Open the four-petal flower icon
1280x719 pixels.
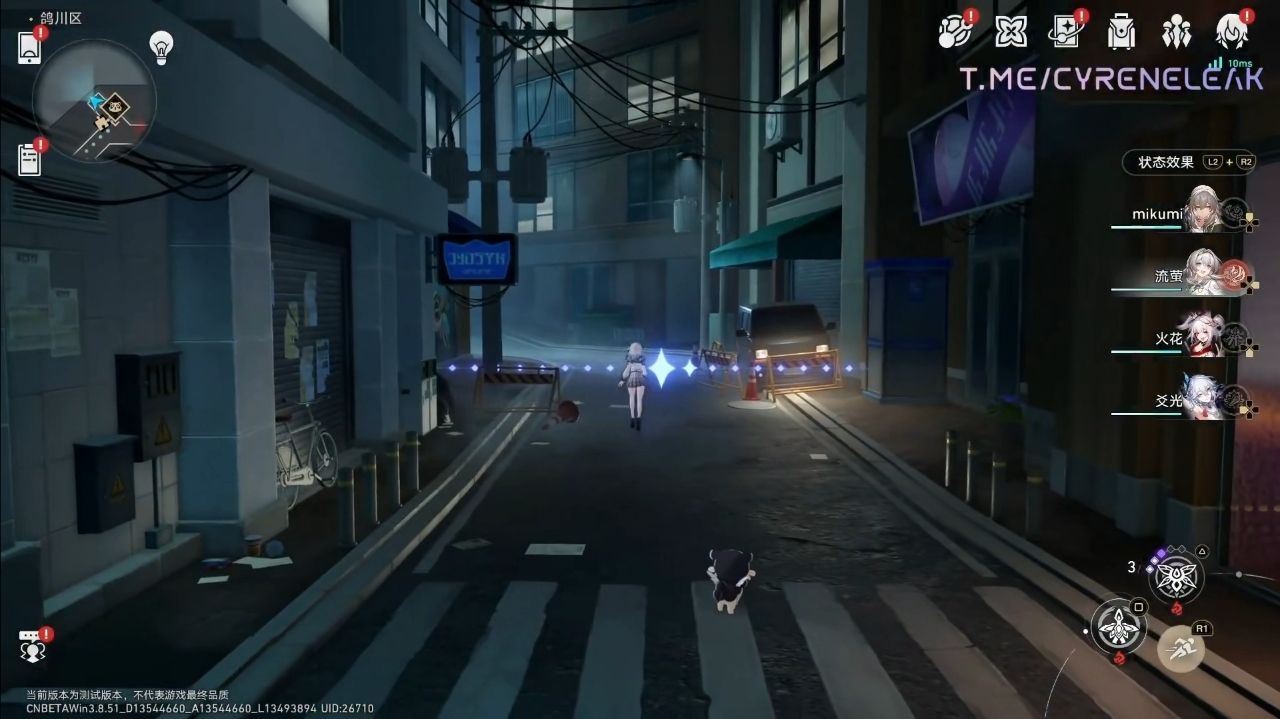[1011, 32]
